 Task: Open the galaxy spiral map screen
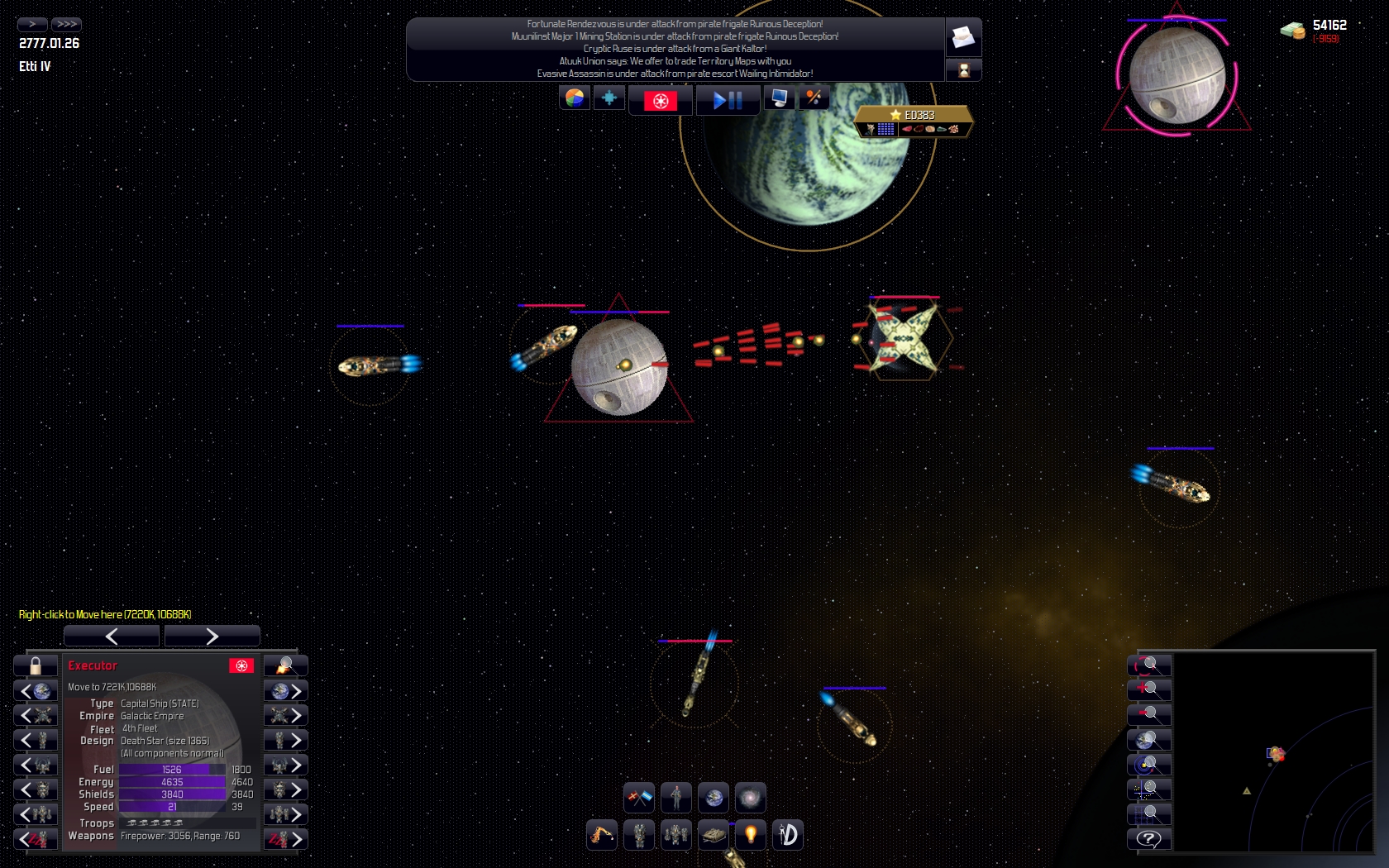[750, 798]
